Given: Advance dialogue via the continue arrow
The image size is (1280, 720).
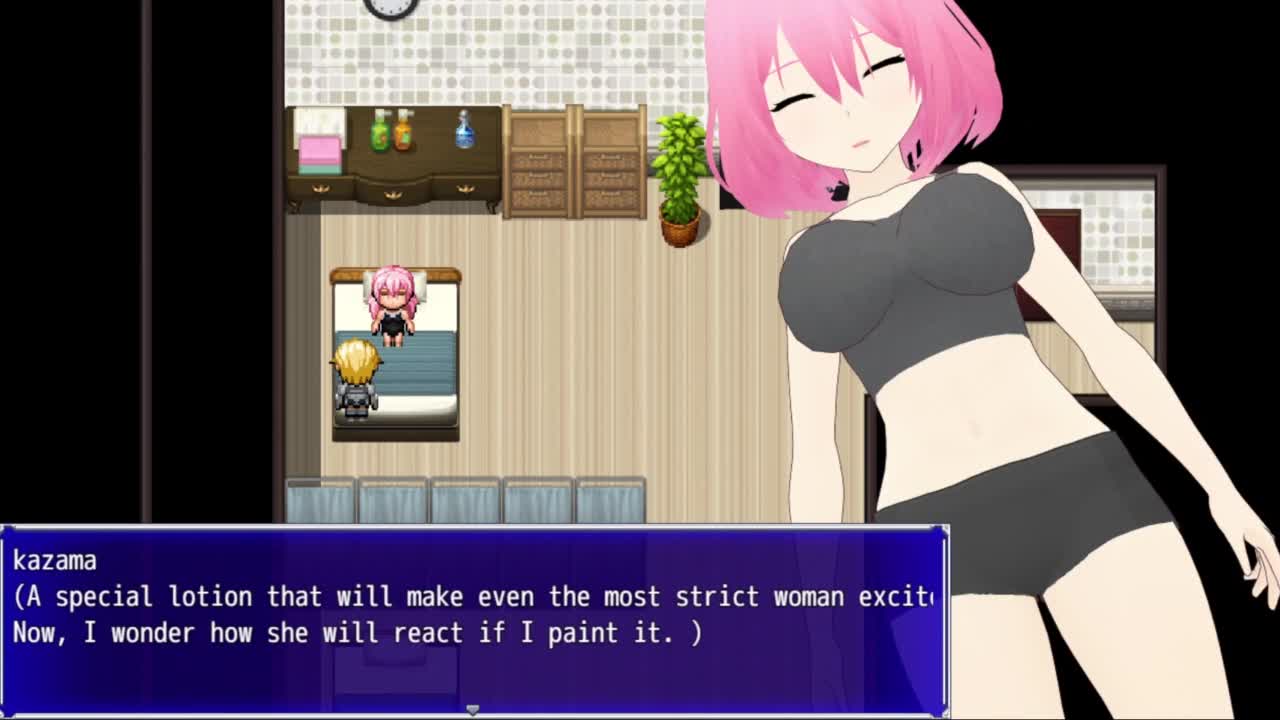Looking at the screenshot, I should point(473,709).
